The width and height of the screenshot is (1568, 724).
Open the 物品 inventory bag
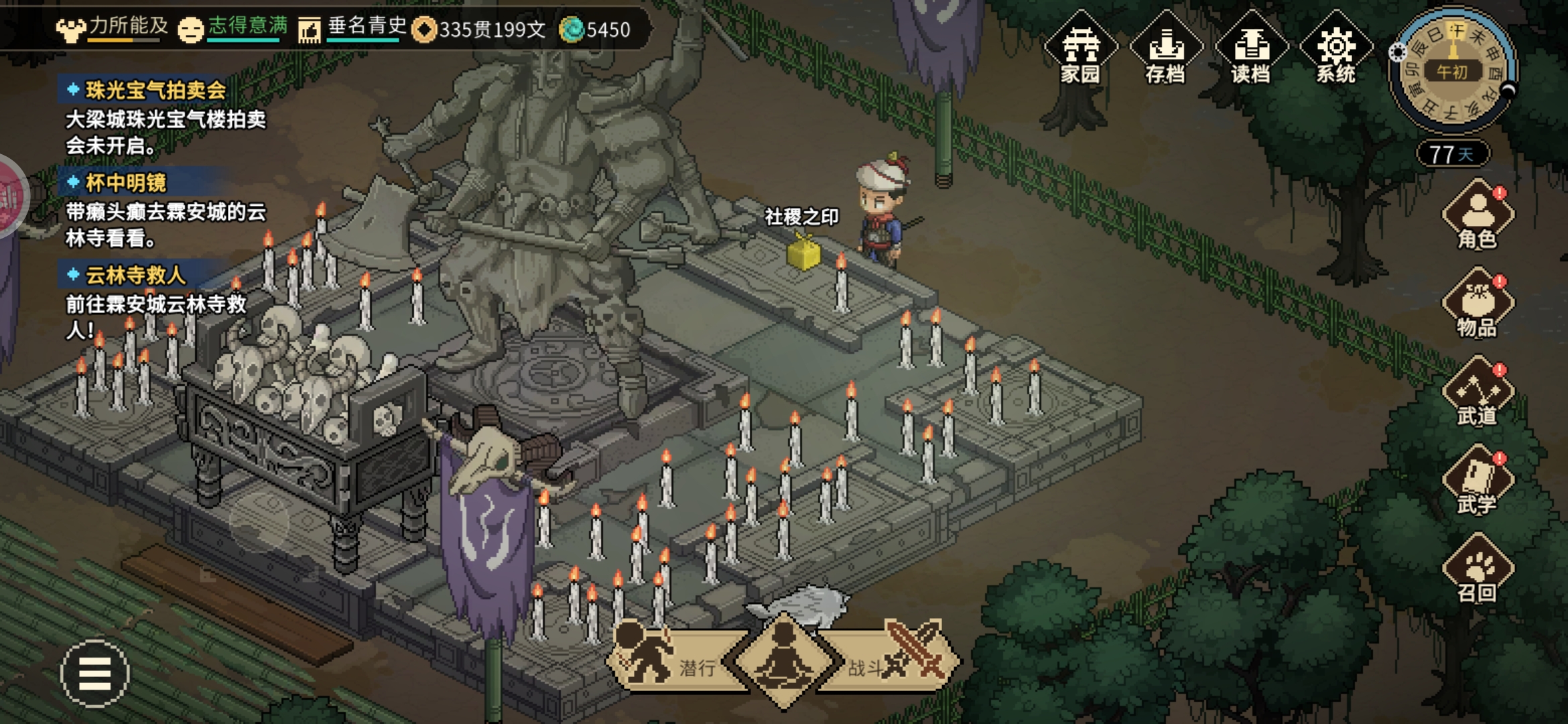point(1477,304)
